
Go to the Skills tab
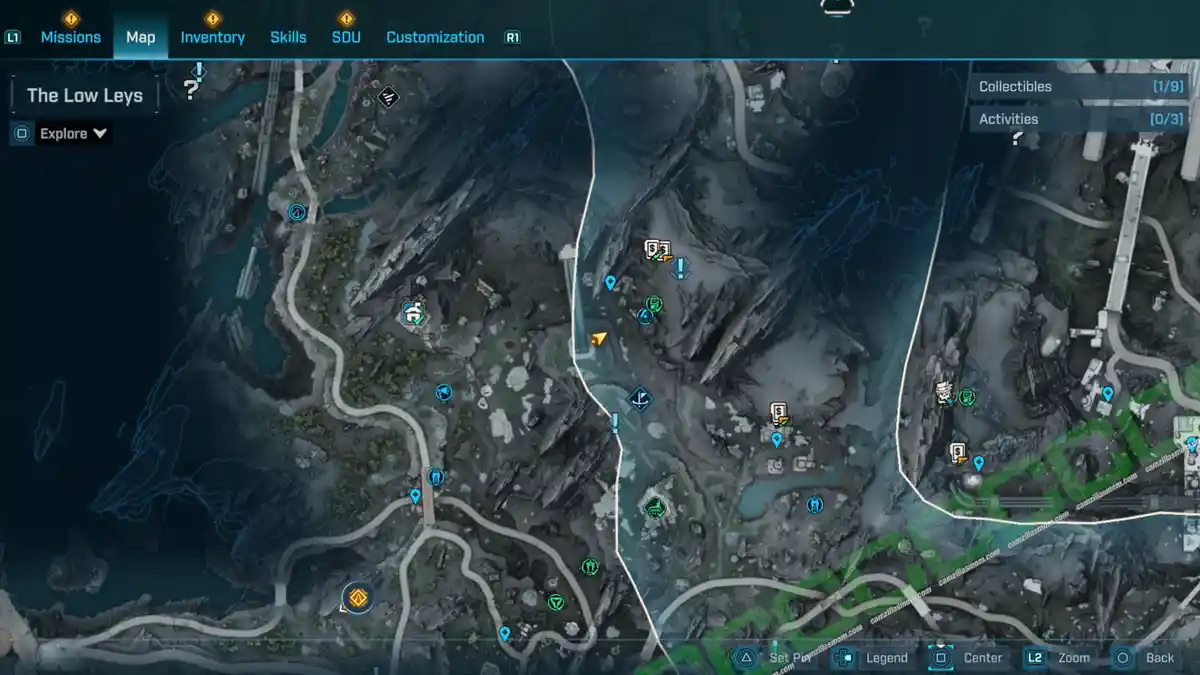(288, 37)
